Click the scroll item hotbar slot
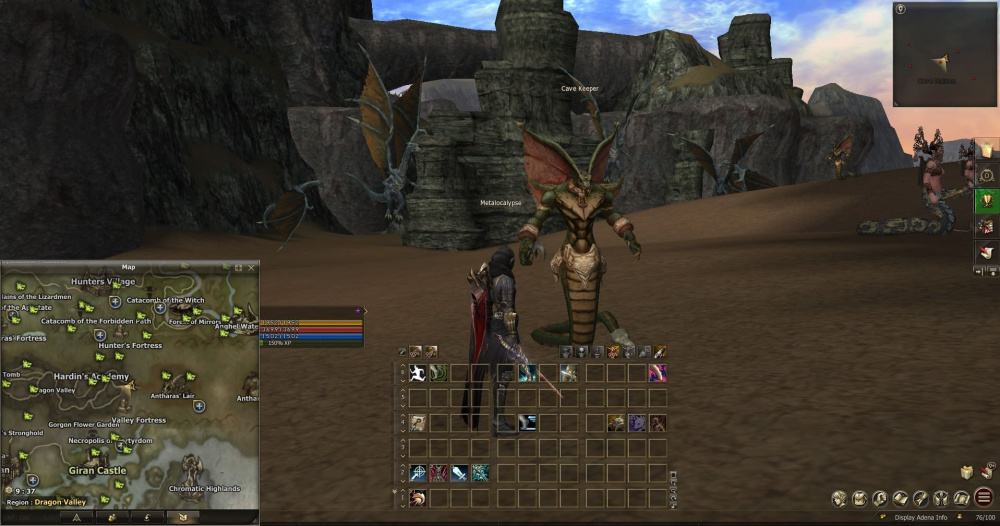 coord(417,423)
